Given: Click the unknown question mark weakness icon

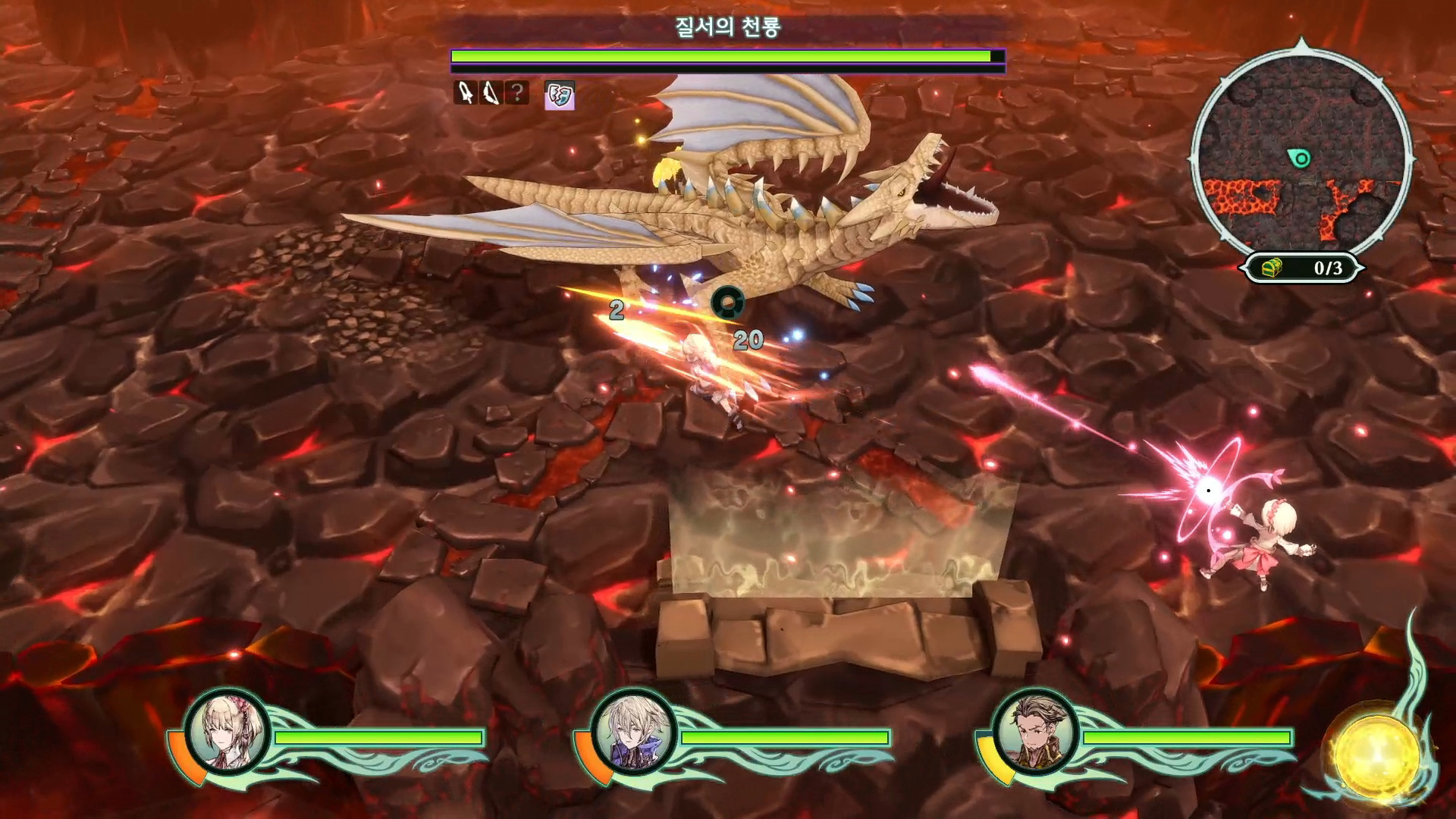Looking at the screenshot, I should point(517,93).
